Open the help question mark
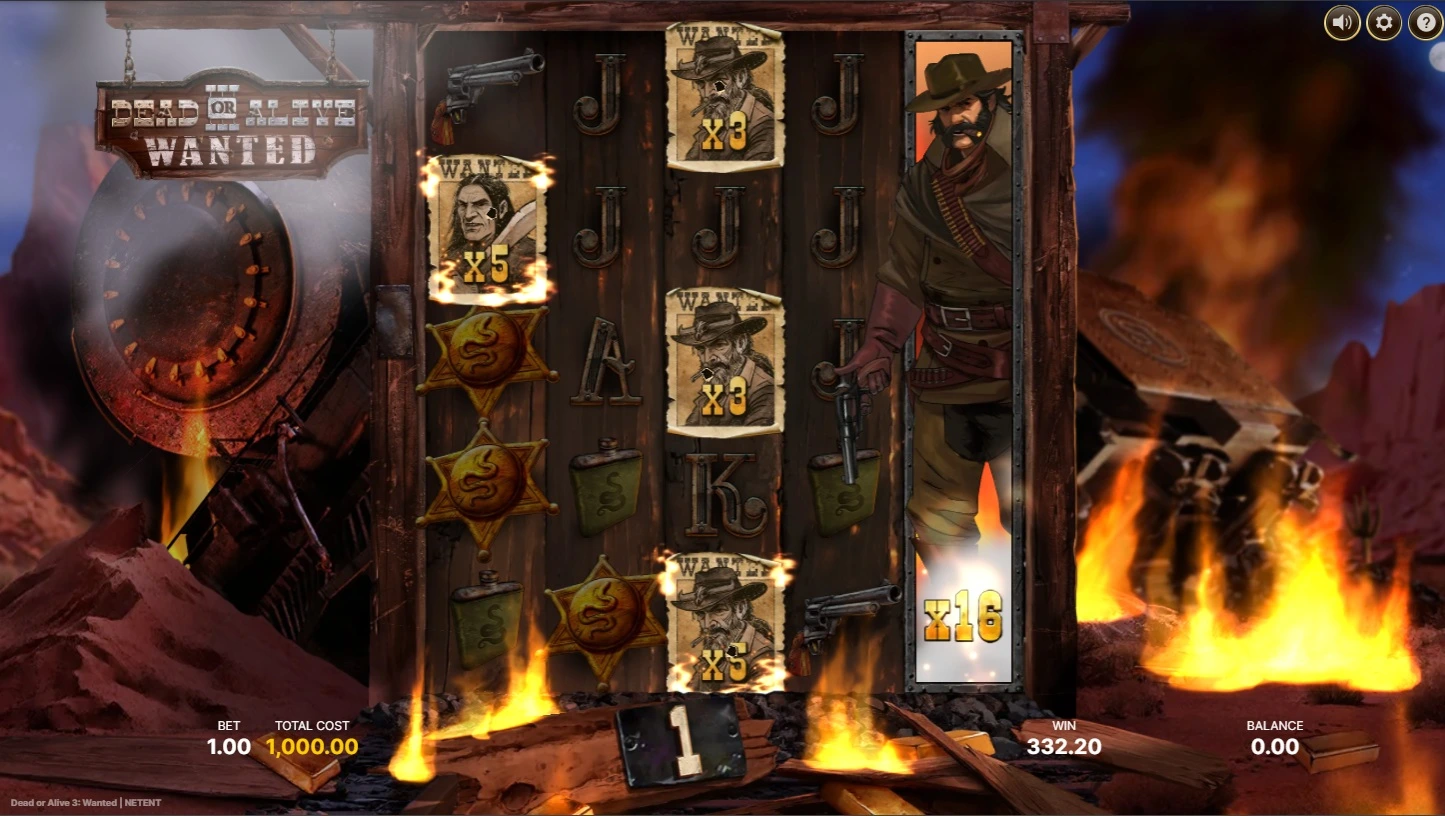1445x816 pixels. (1425, 23)
